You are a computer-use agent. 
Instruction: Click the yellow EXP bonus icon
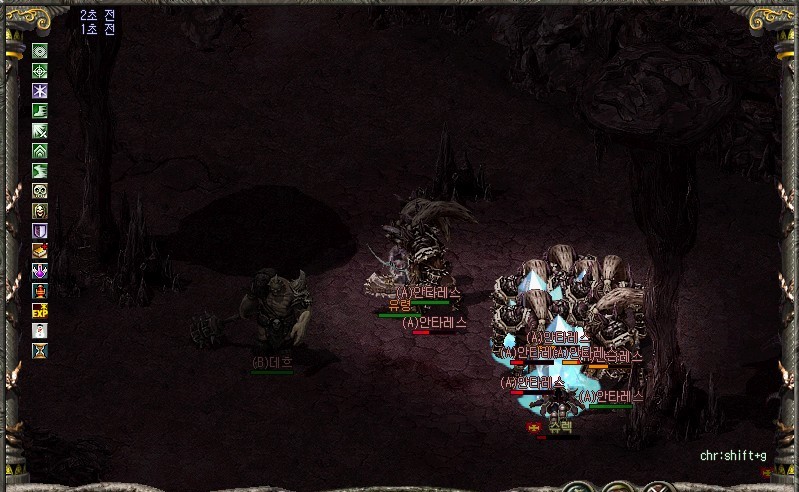pyautogui.click(x=40, y=310)
